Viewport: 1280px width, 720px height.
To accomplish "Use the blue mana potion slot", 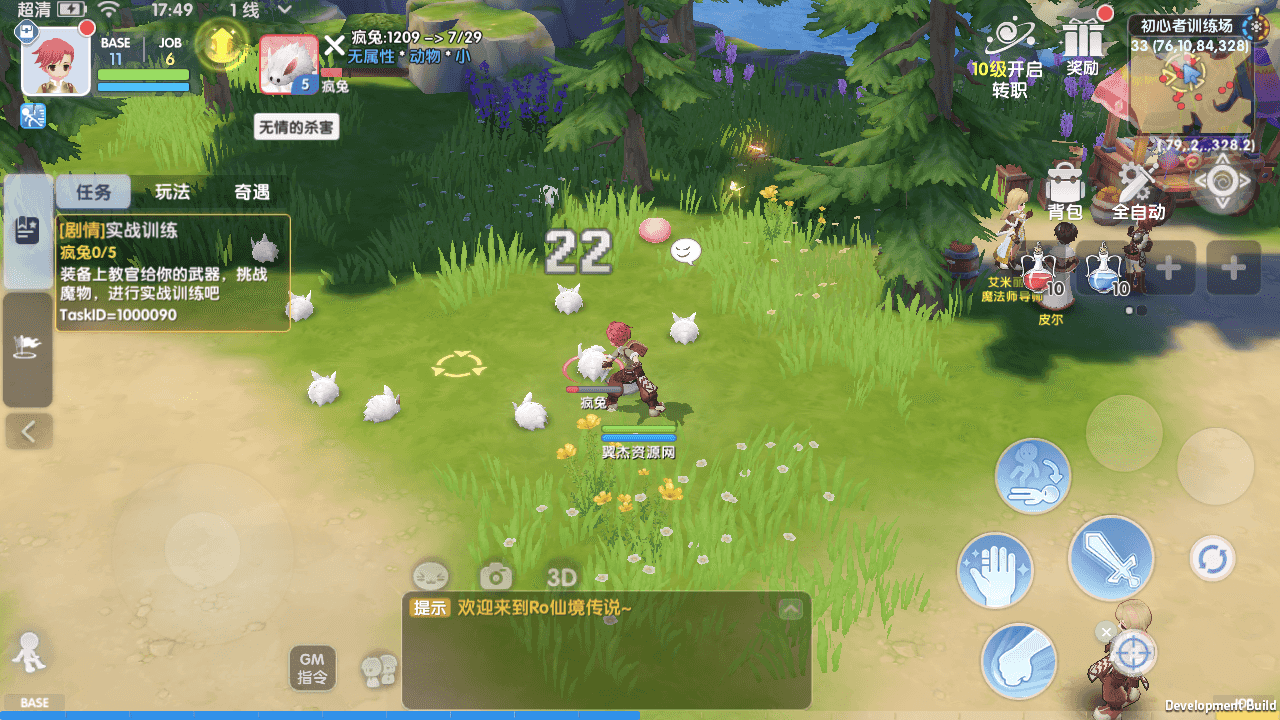I will click(x=1106, y=268).
